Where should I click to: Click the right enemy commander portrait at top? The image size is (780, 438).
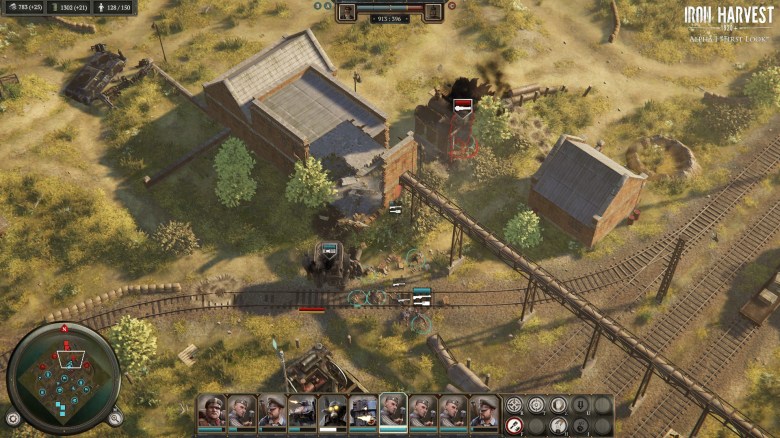[433, 12]
